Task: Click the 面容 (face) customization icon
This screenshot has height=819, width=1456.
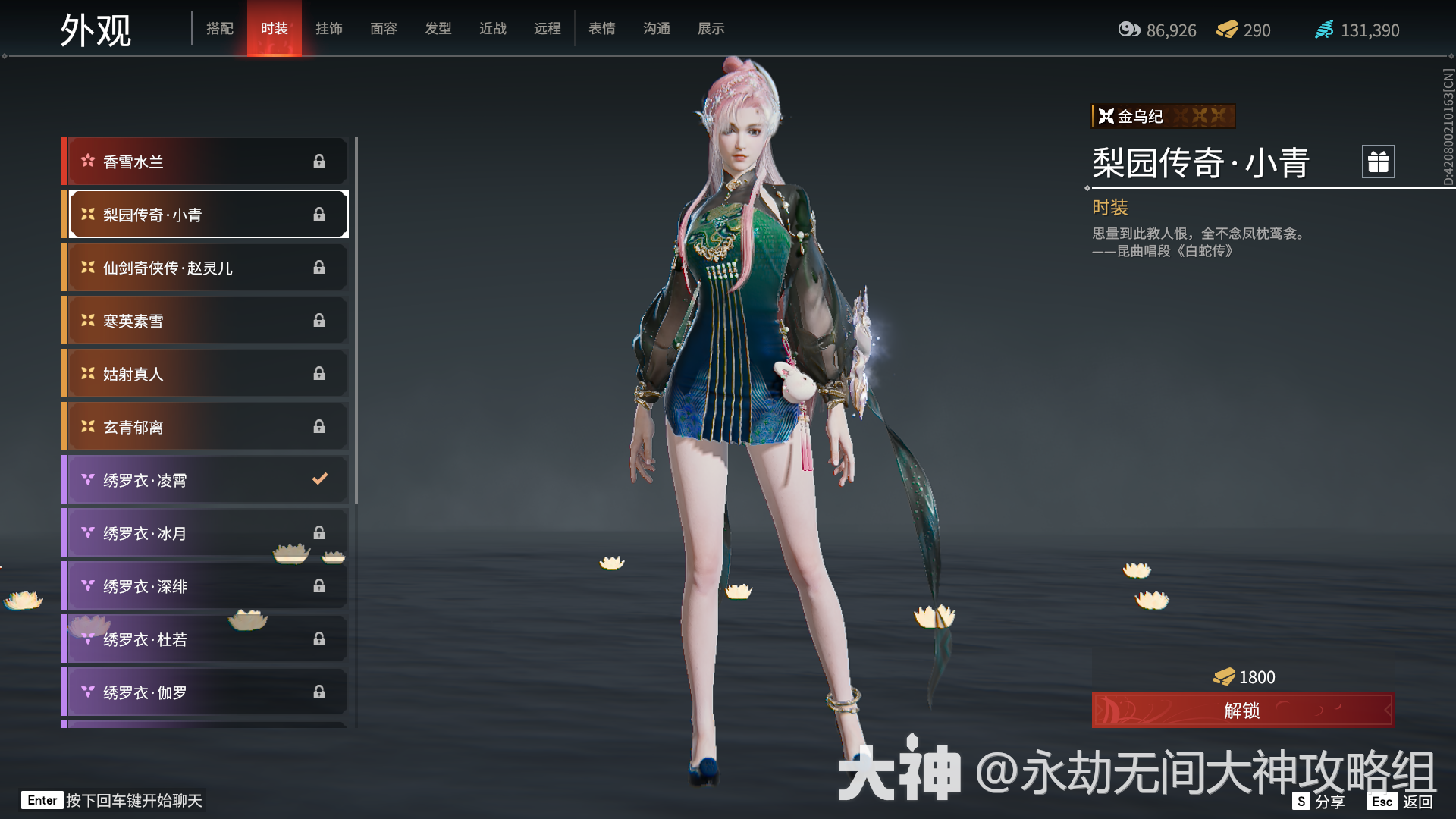Action: [384, 28]
